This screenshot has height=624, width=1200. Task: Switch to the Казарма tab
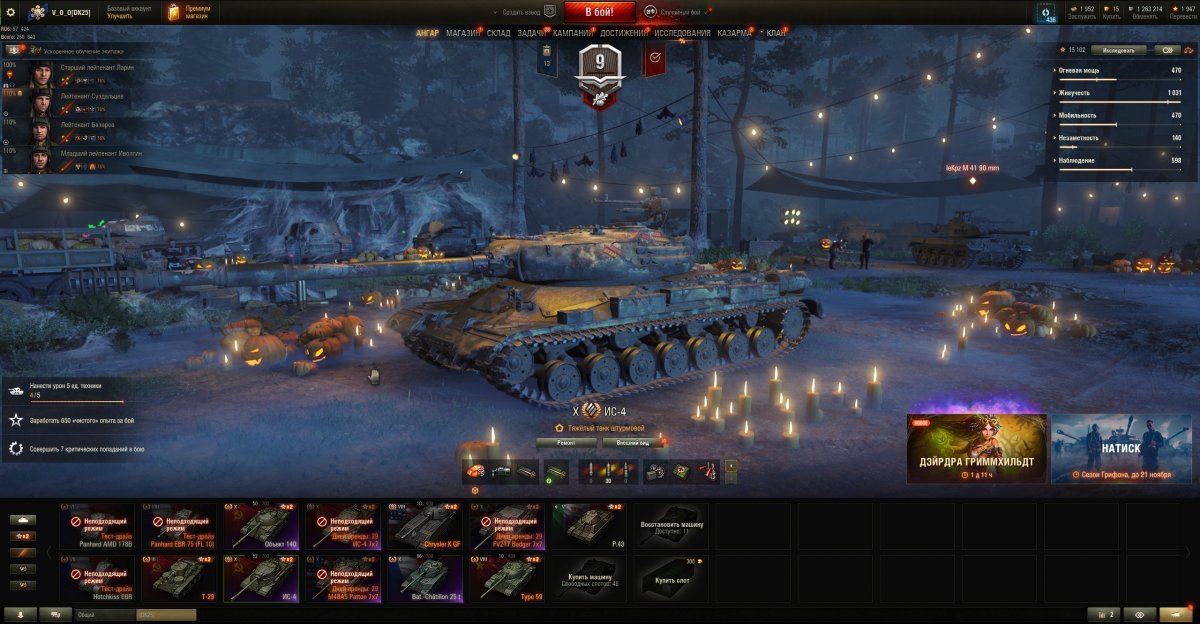tap(734, 33)
